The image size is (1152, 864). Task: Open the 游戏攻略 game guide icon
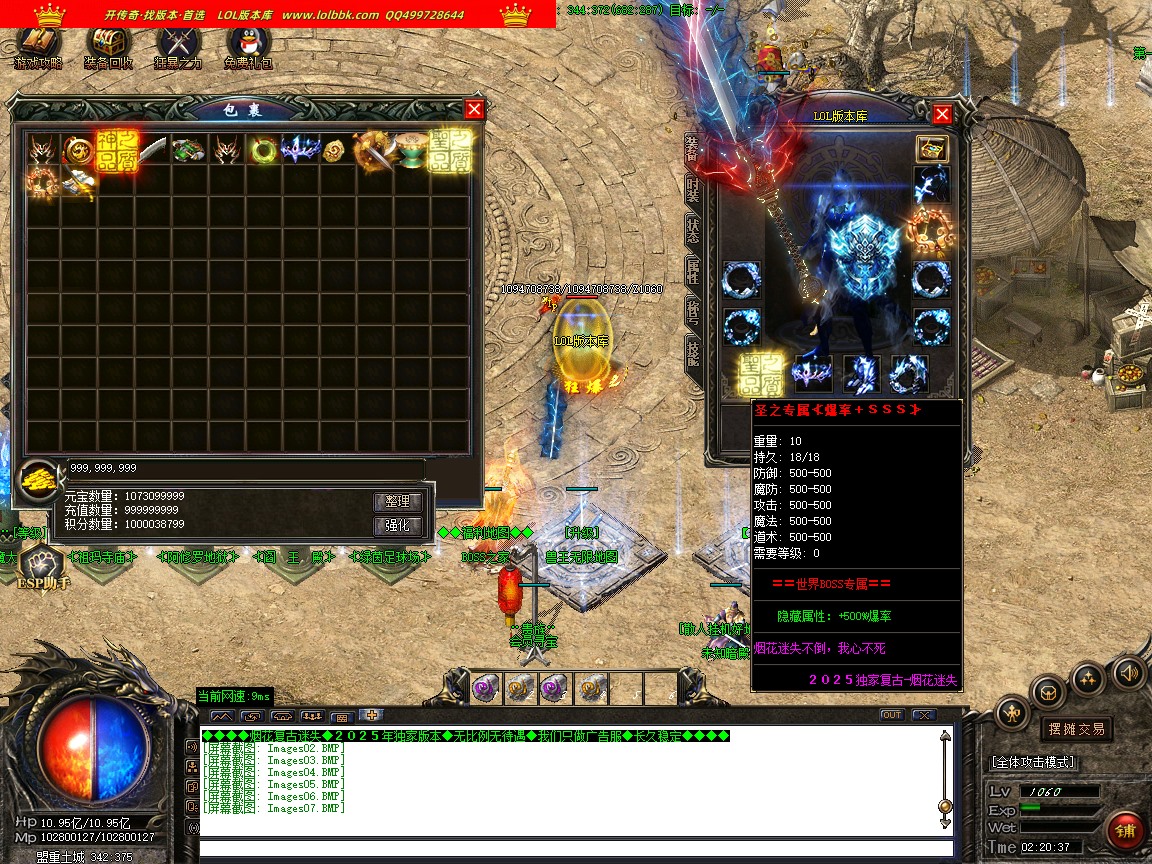pos(38,46)
